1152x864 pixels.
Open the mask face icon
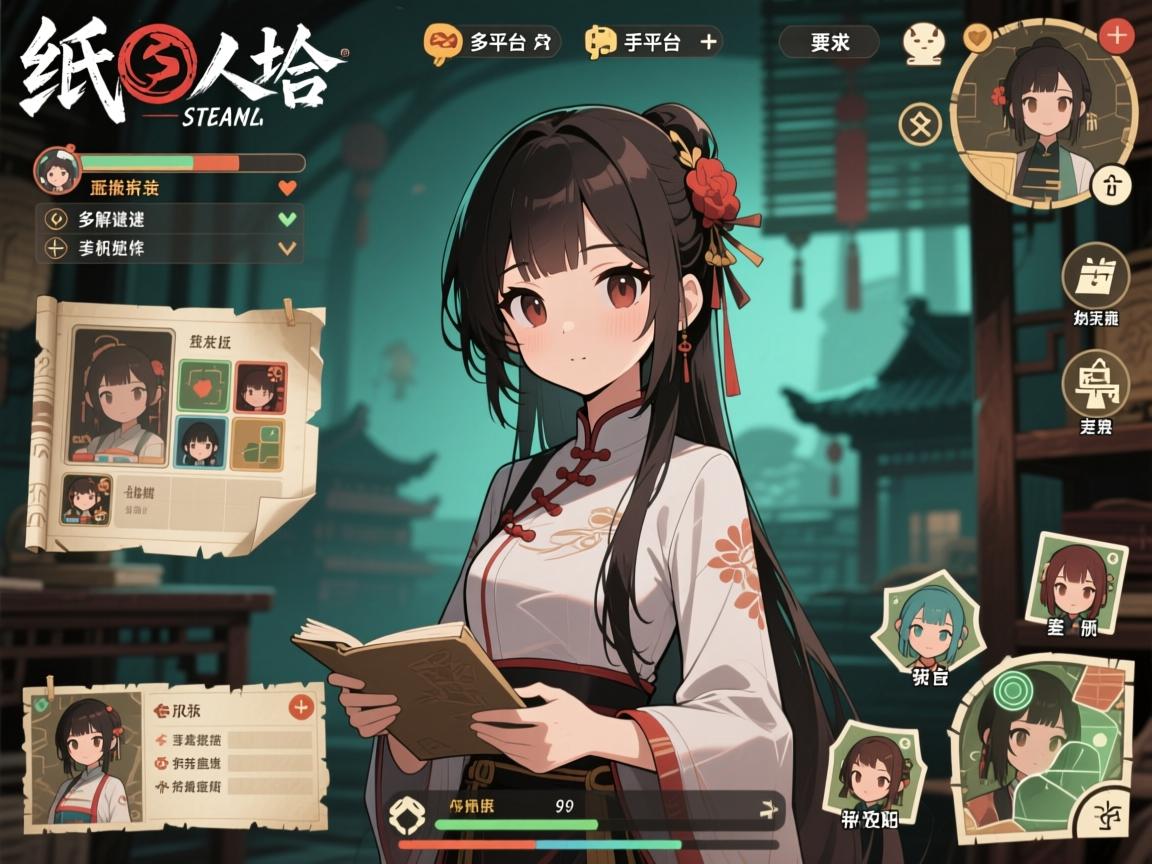coord(923,43)
